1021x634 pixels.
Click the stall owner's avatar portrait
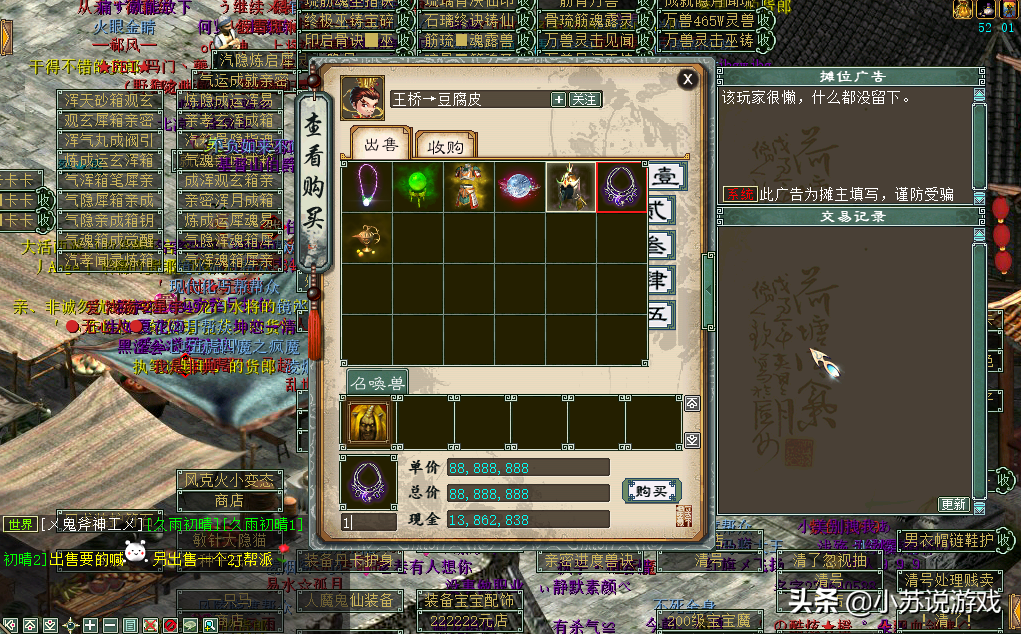tap(362, 98)
